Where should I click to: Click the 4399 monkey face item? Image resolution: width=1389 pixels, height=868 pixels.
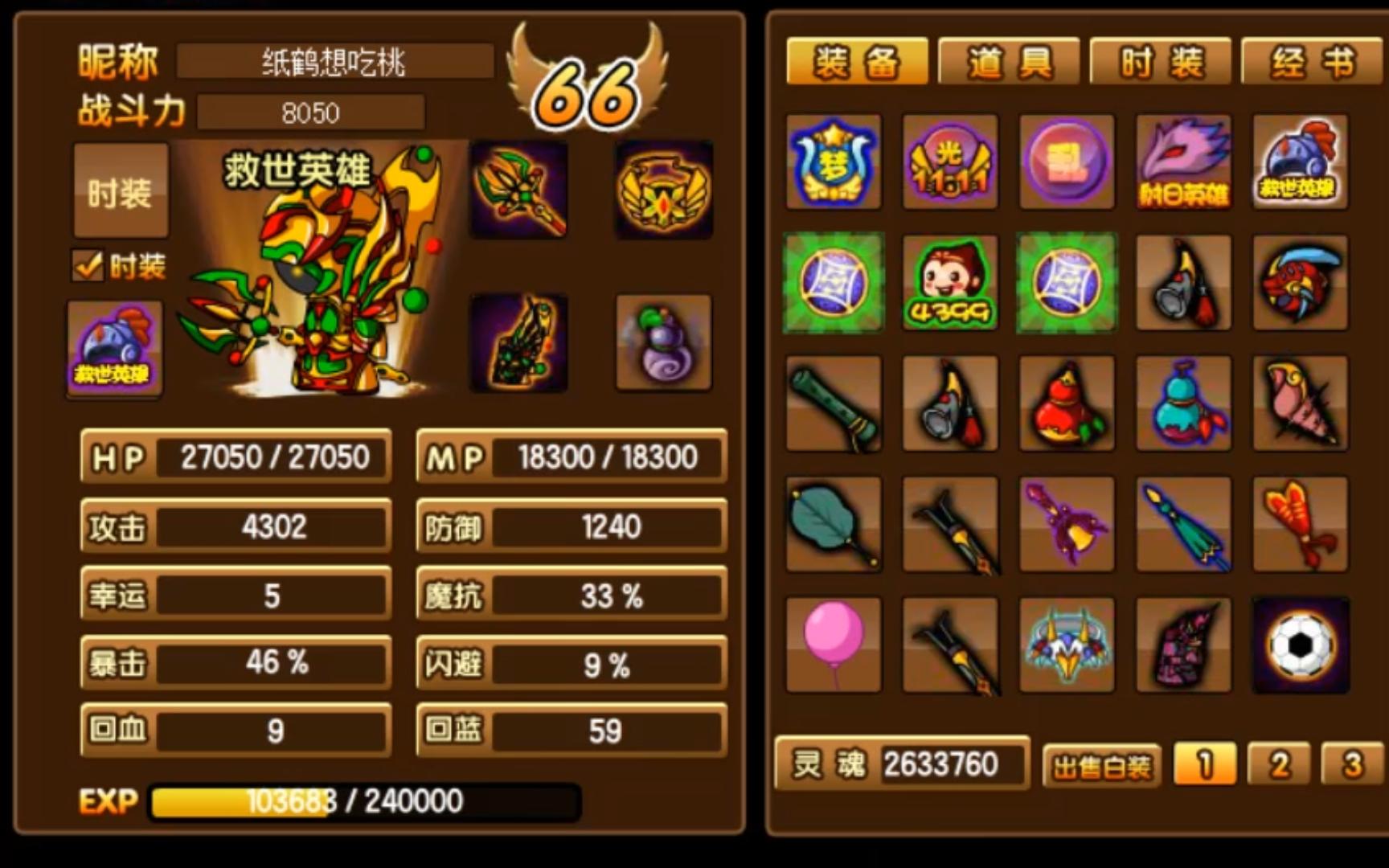(949, 282)
